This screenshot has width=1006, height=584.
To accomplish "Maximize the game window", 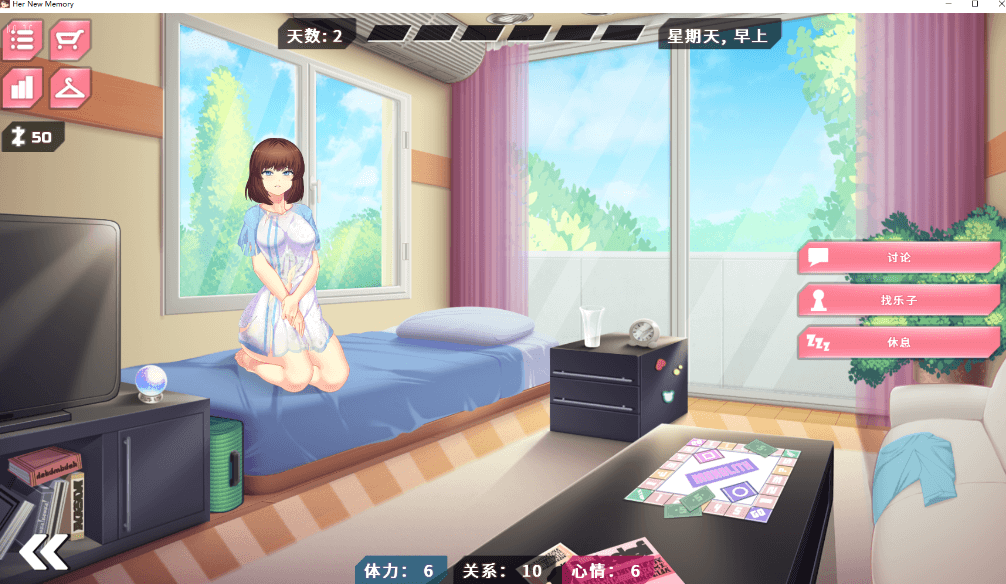I will (x=975, y=4).
